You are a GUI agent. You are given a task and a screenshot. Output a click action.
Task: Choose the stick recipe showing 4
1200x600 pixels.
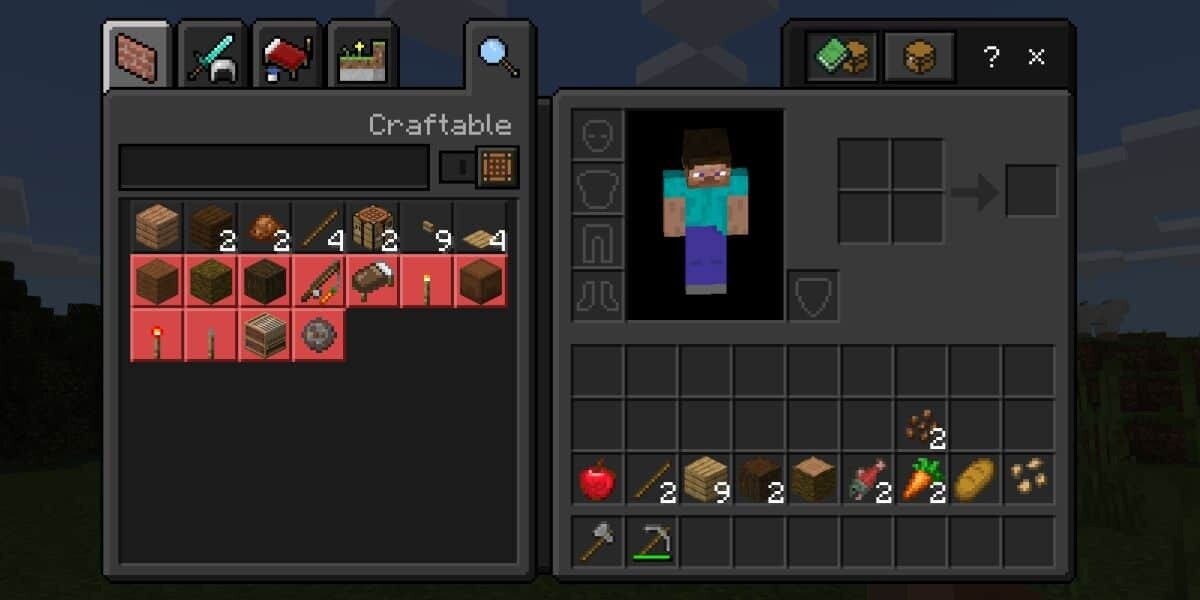point(319,227)
